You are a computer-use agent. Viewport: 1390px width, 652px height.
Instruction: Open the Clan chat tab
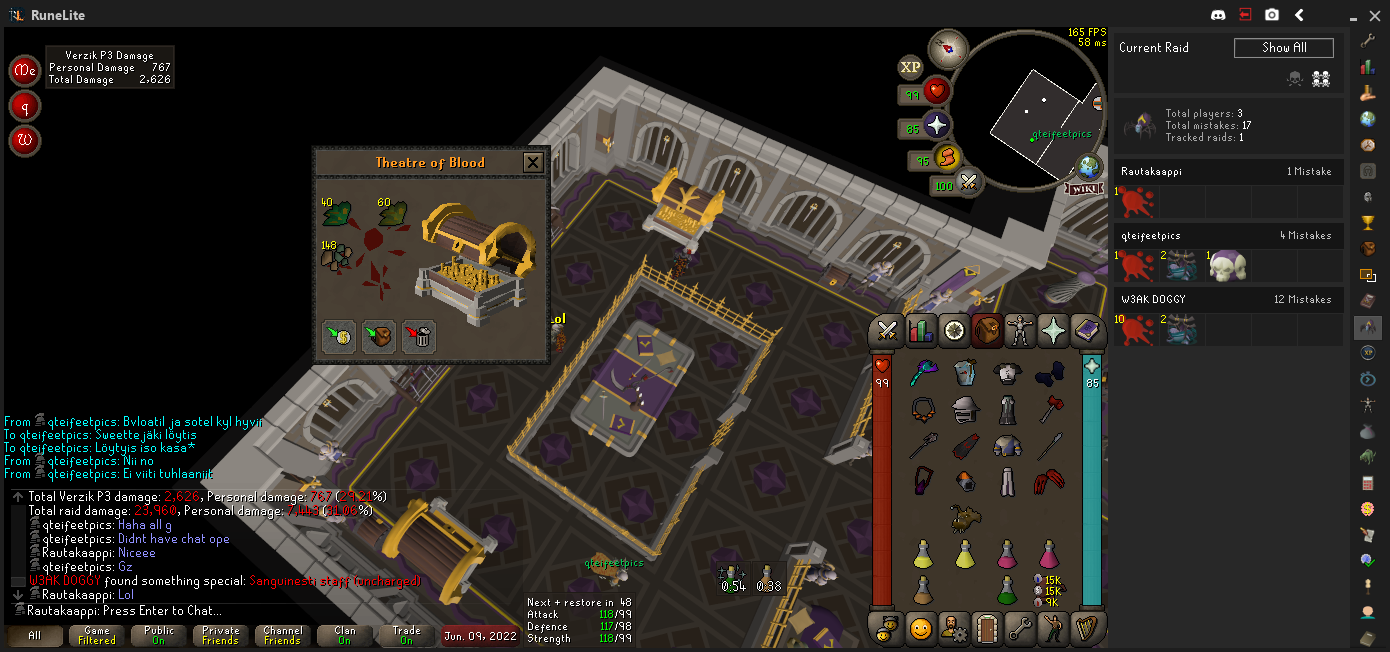point(345,636)
